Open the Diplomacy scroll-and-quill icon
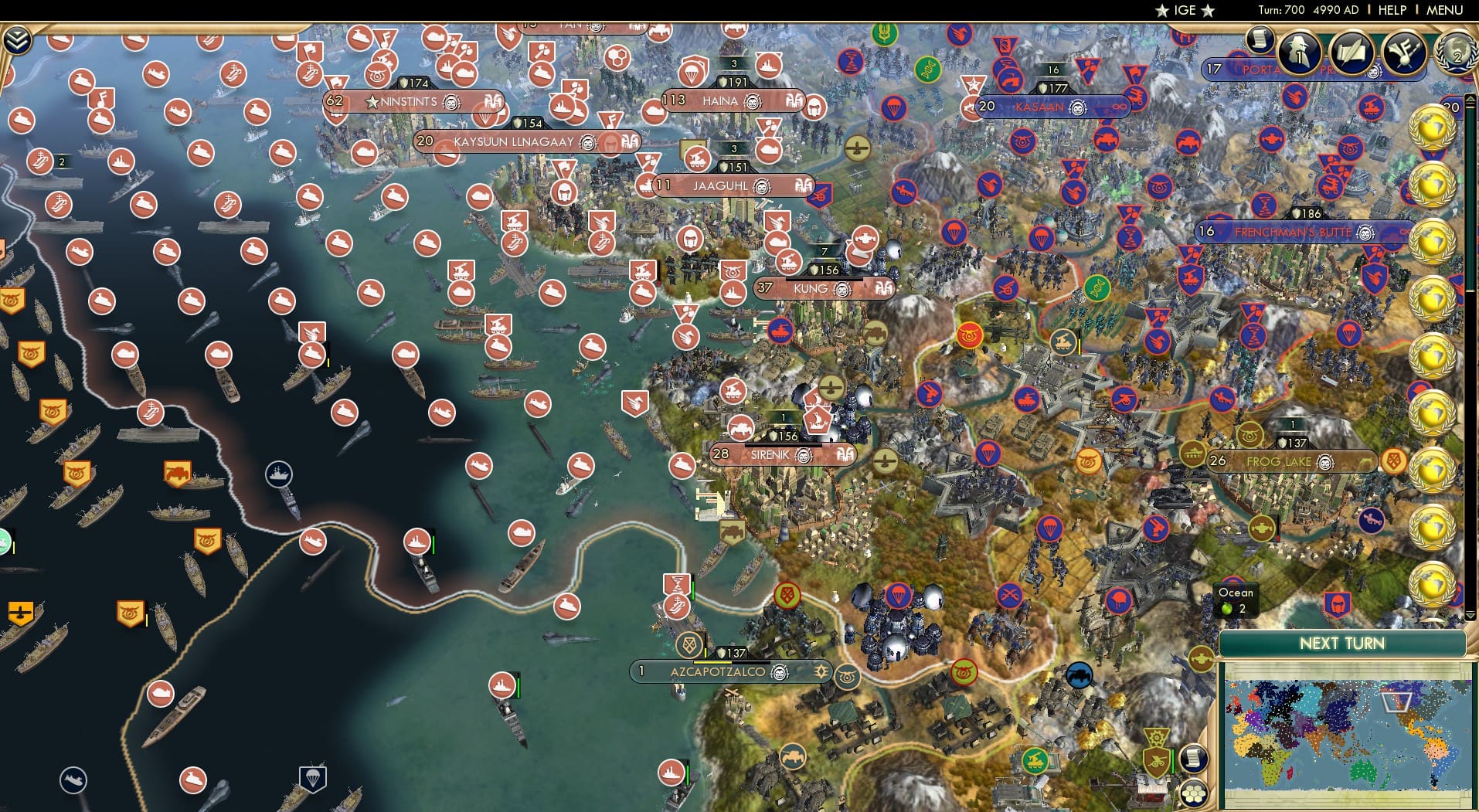 click(x=1351, y=53)
